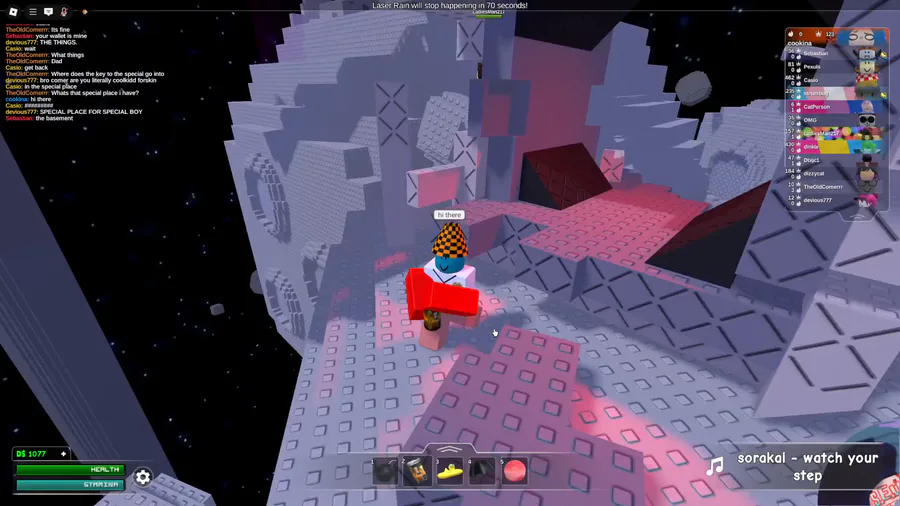900x506 pixels.
Task: Click devious777 in the player list
Action: coord(818,200)
